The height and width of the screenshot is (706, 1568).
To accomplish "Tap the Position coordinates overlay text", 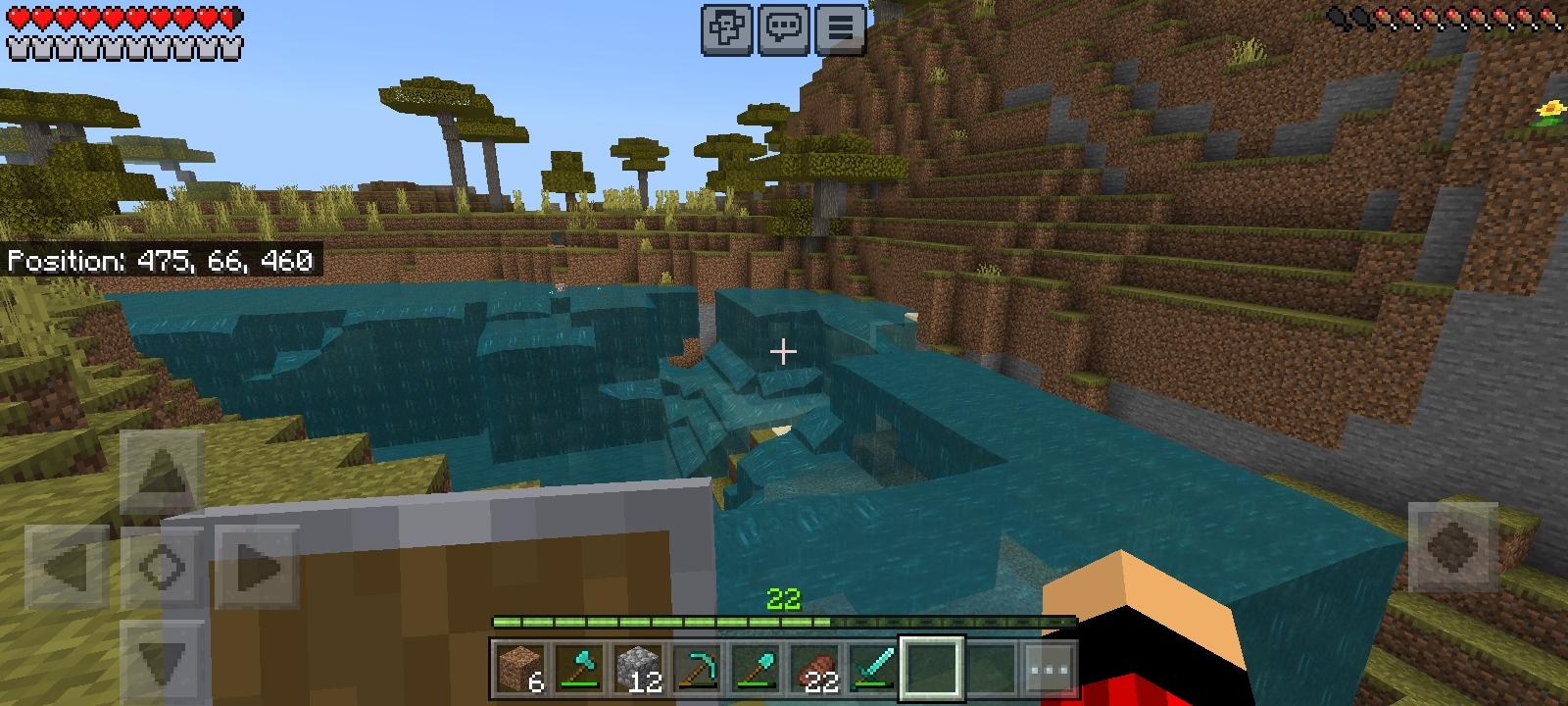I will pyautogui.click(x=162, y=261).
